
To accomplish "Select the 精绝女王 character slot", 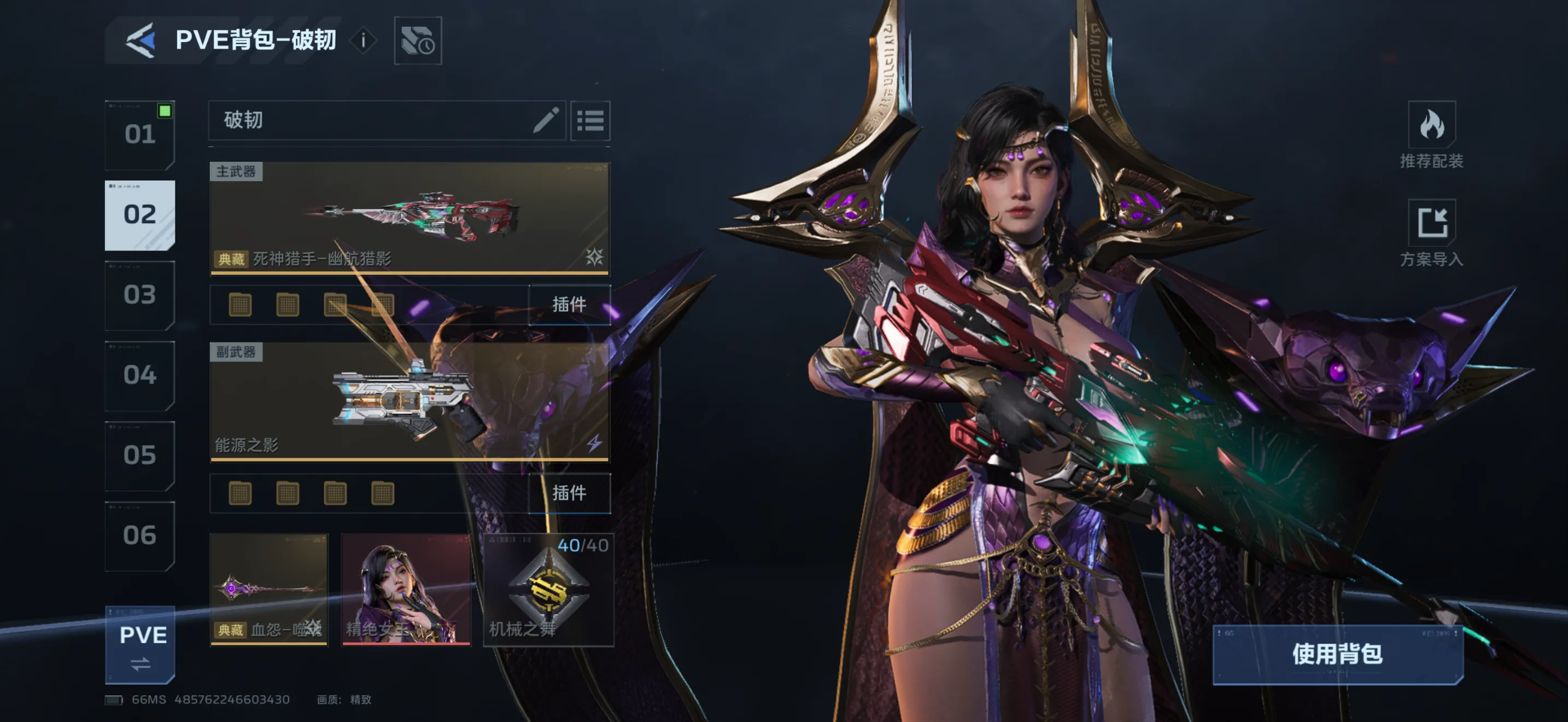I will coord(405,589).
